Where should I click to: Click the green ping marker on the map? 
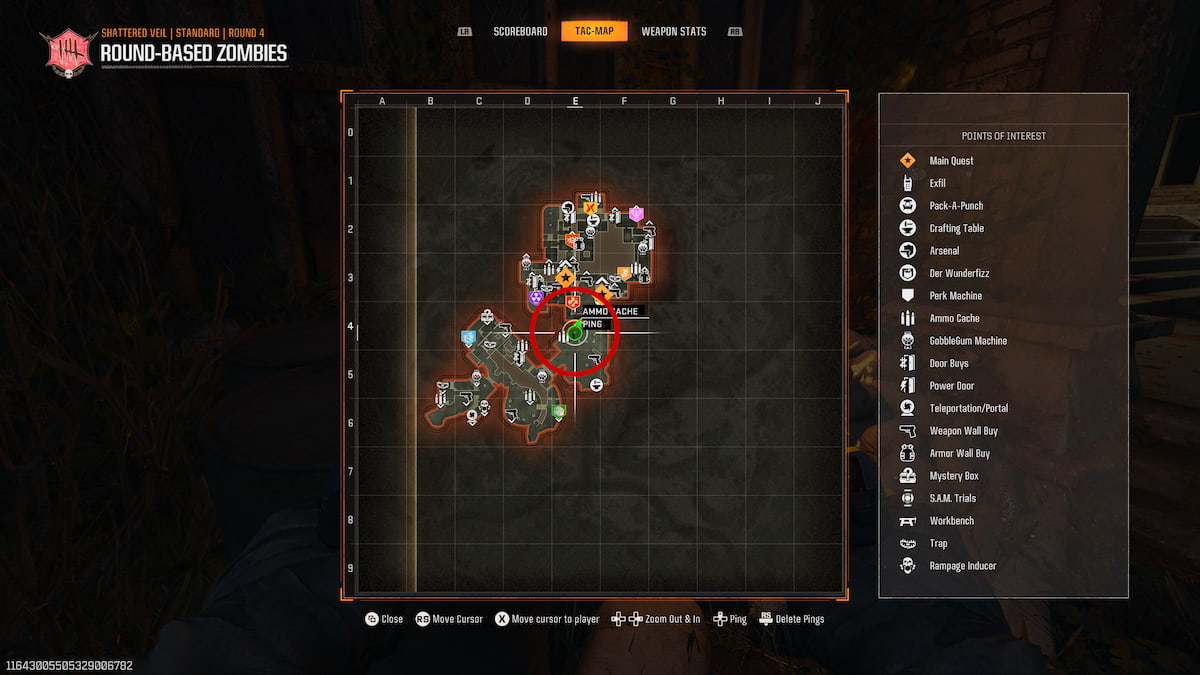pyautogui.click(x=576, y=333)
